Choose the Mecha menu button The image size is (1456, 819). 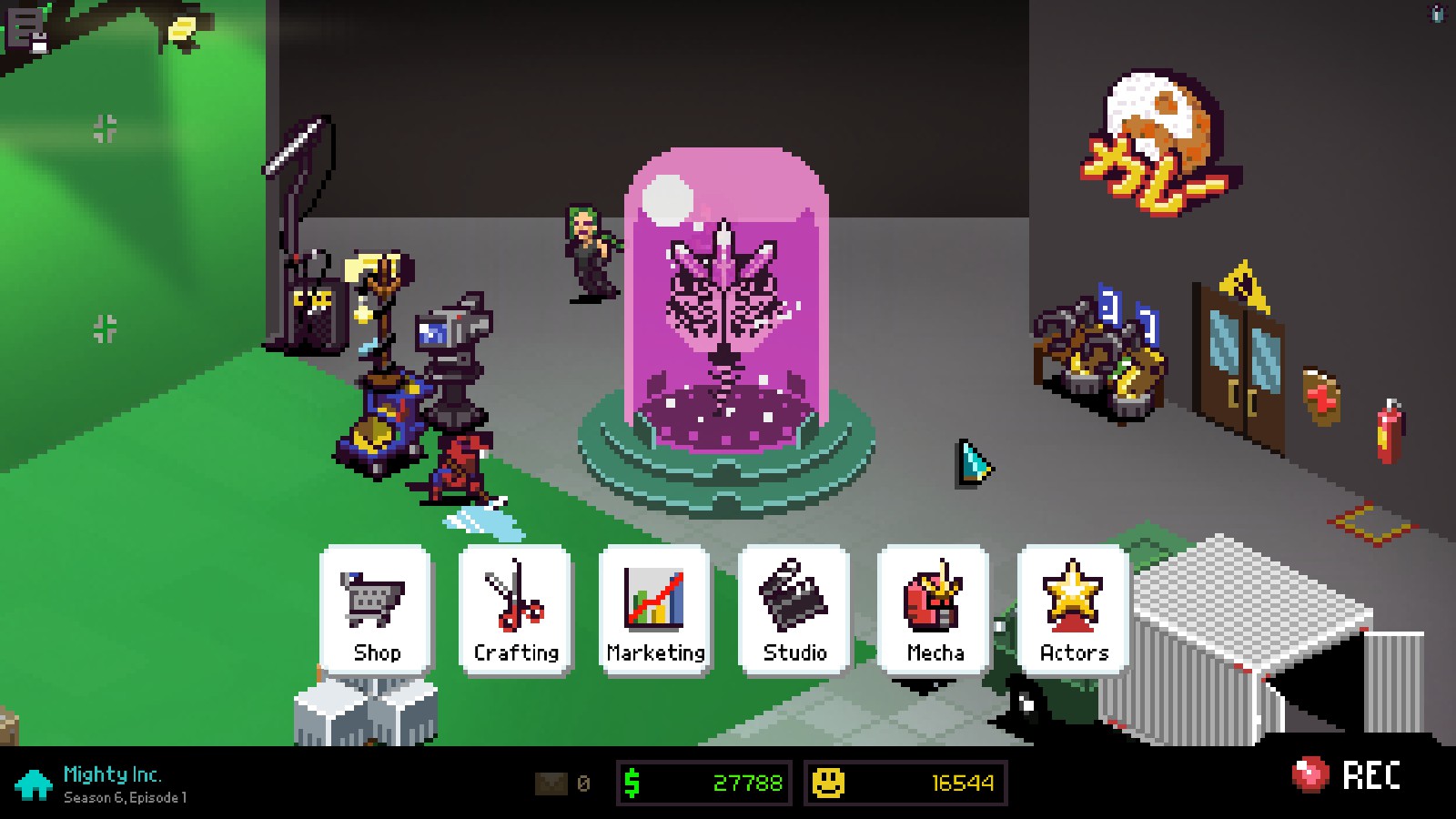pos(935,611)
